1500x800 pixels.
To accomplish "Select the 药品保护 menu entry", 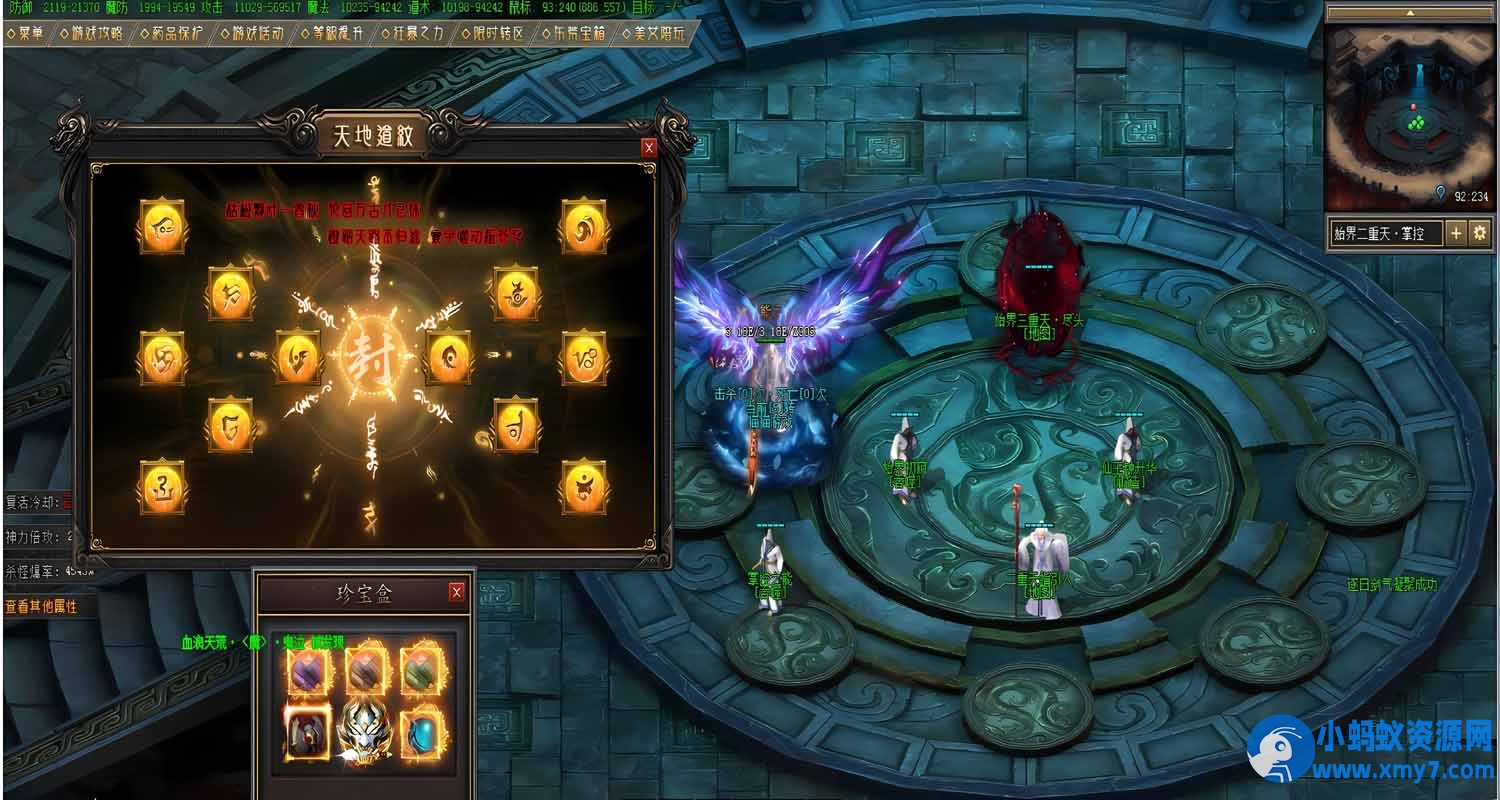I will click(170, 33).
